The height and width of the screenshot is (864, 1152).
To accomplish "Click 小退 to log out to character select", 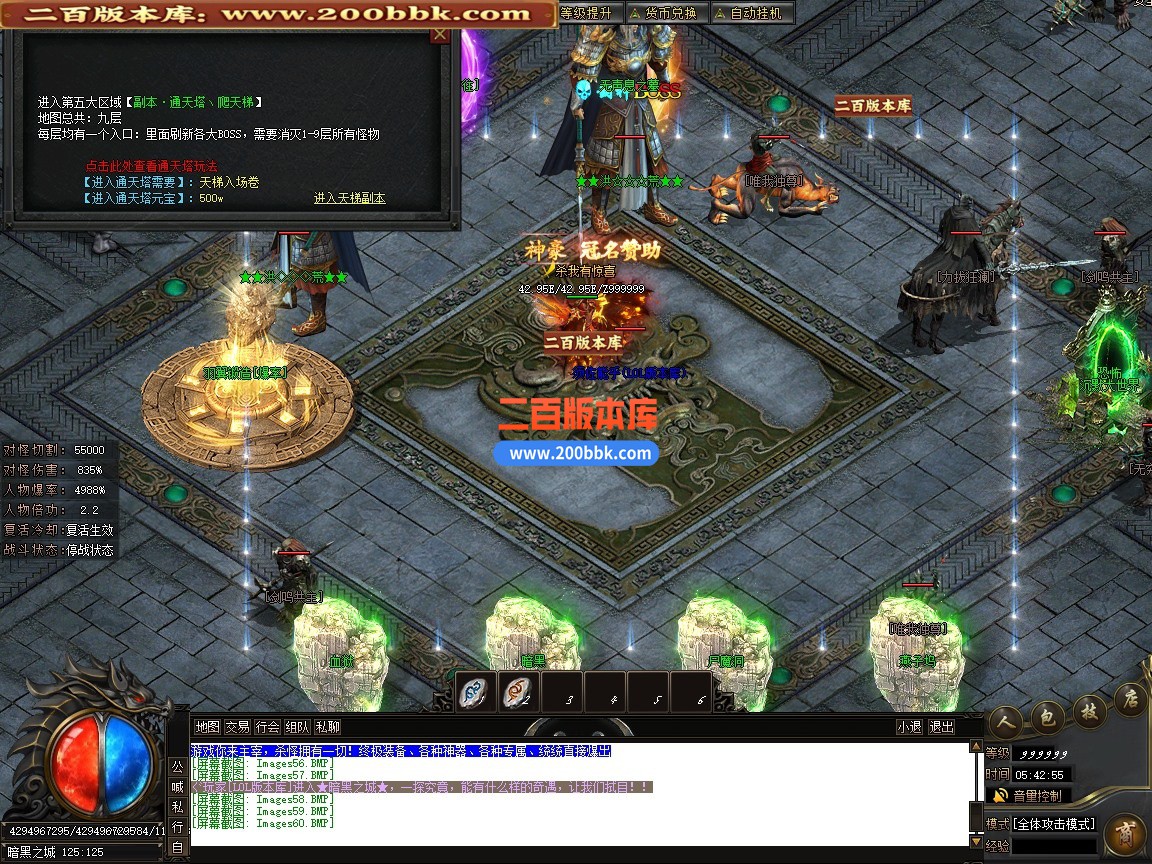I will point(909,727).
